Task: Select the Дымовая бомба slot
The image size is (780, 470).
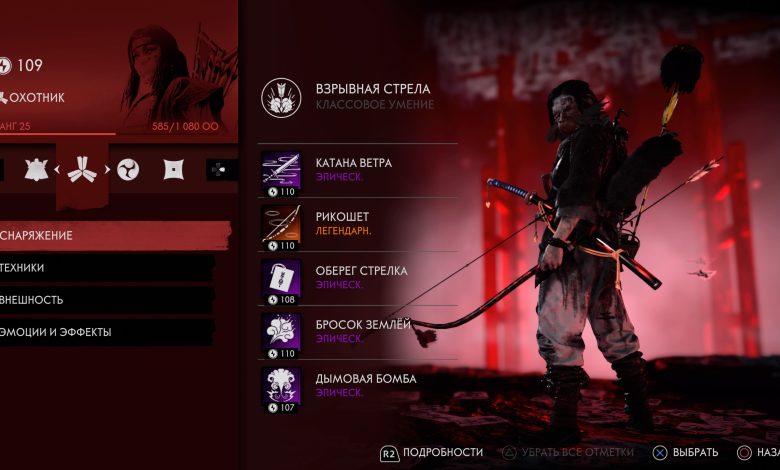Action: pyautogui.click(x=355, y=385)
